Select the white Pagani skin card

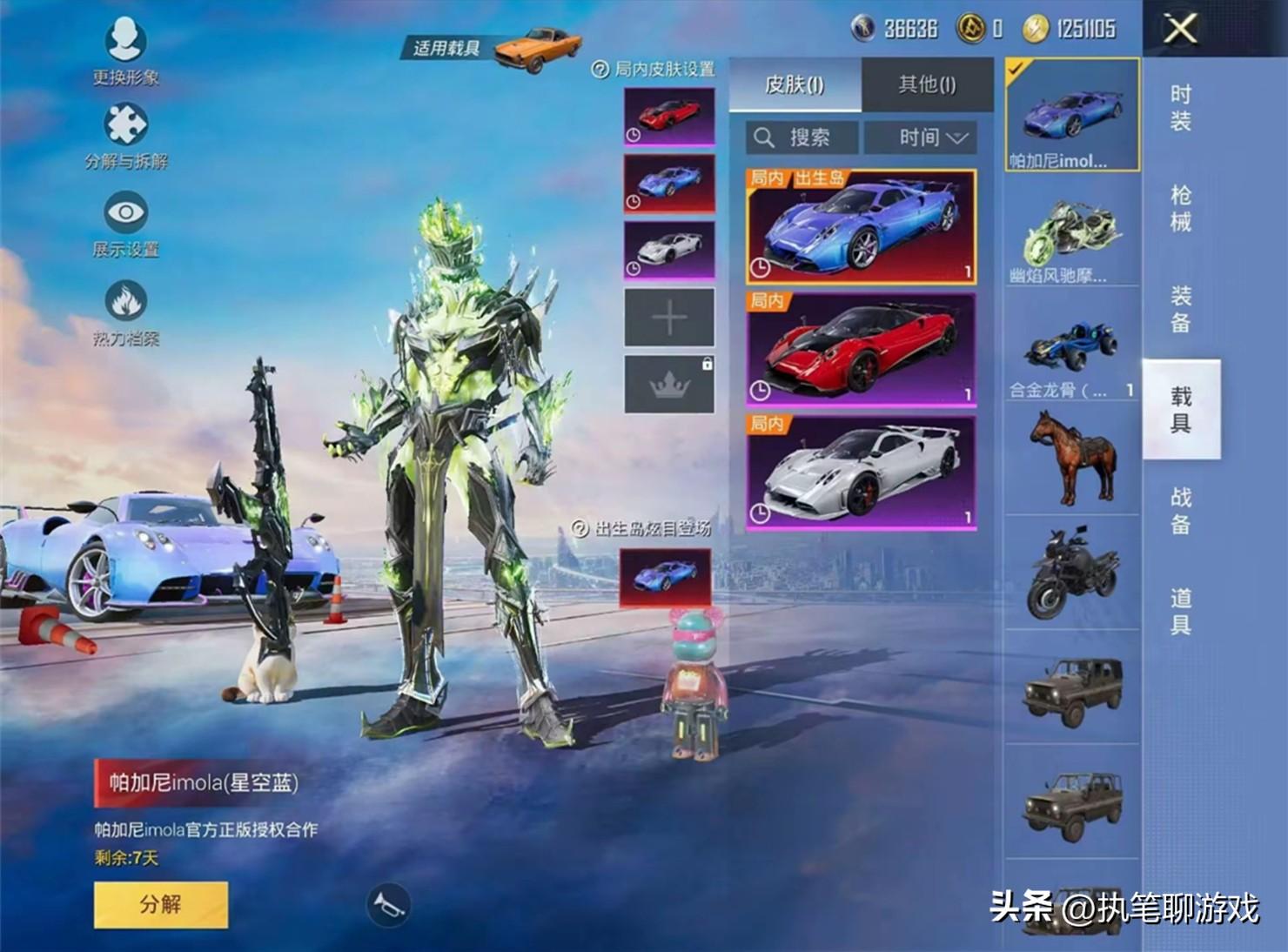861,473
